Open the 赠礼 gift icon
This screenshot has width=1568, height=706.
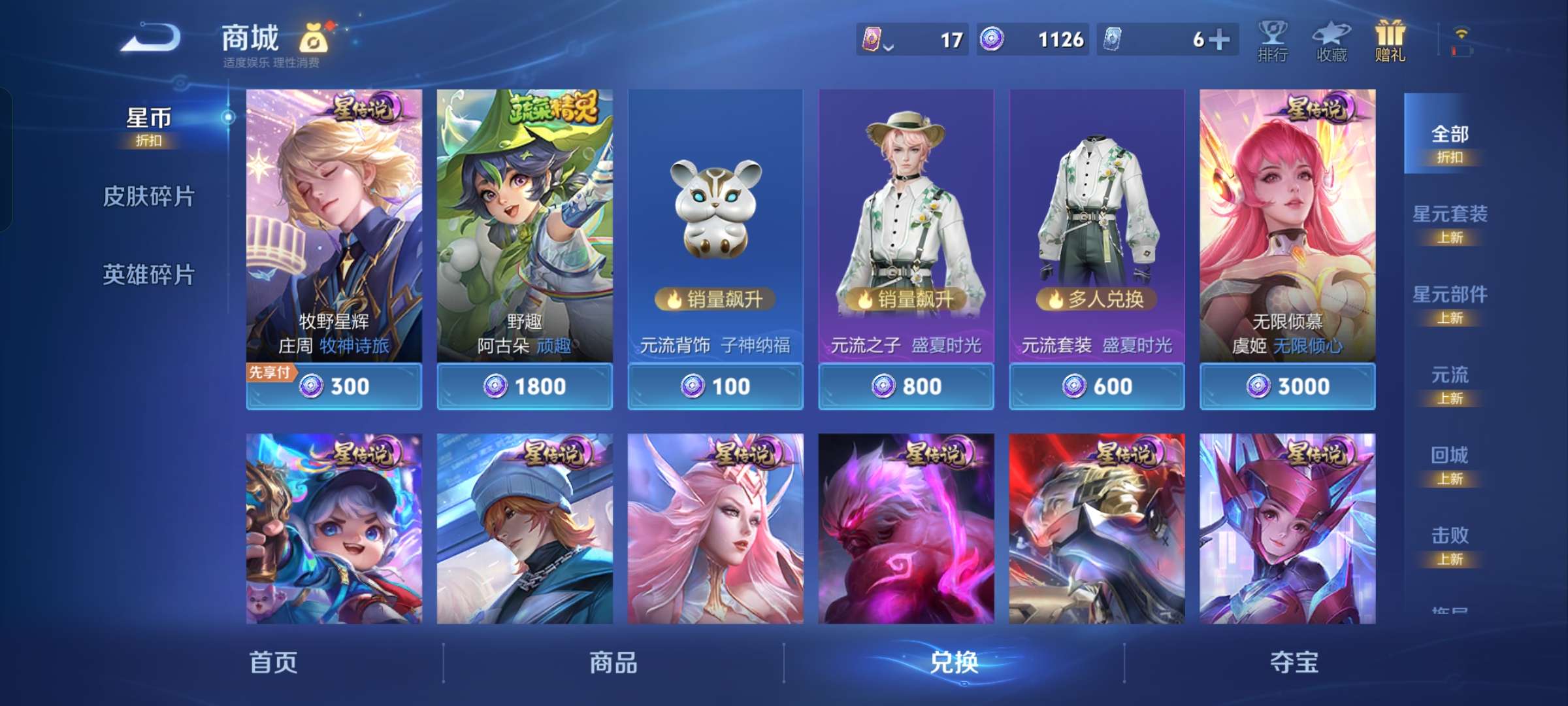(1390, 39)
